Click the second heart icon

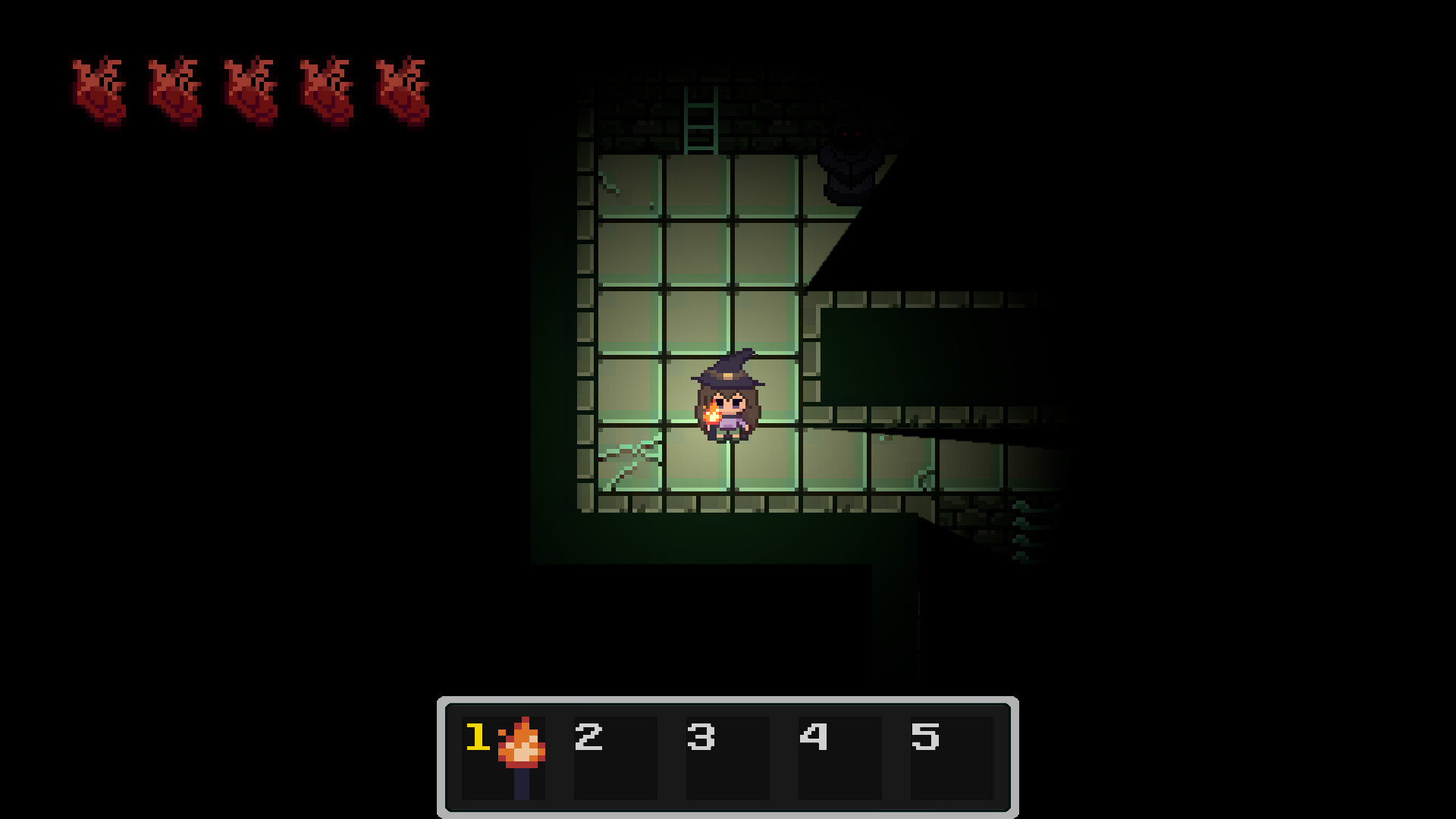point(176,91)
